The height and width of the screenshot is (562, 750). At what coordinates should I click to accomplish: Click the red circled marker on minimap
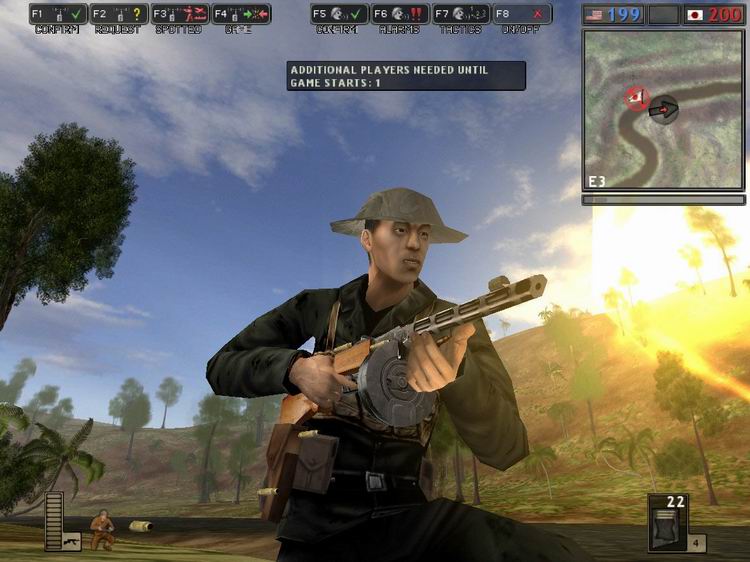(x=635, y=98)
